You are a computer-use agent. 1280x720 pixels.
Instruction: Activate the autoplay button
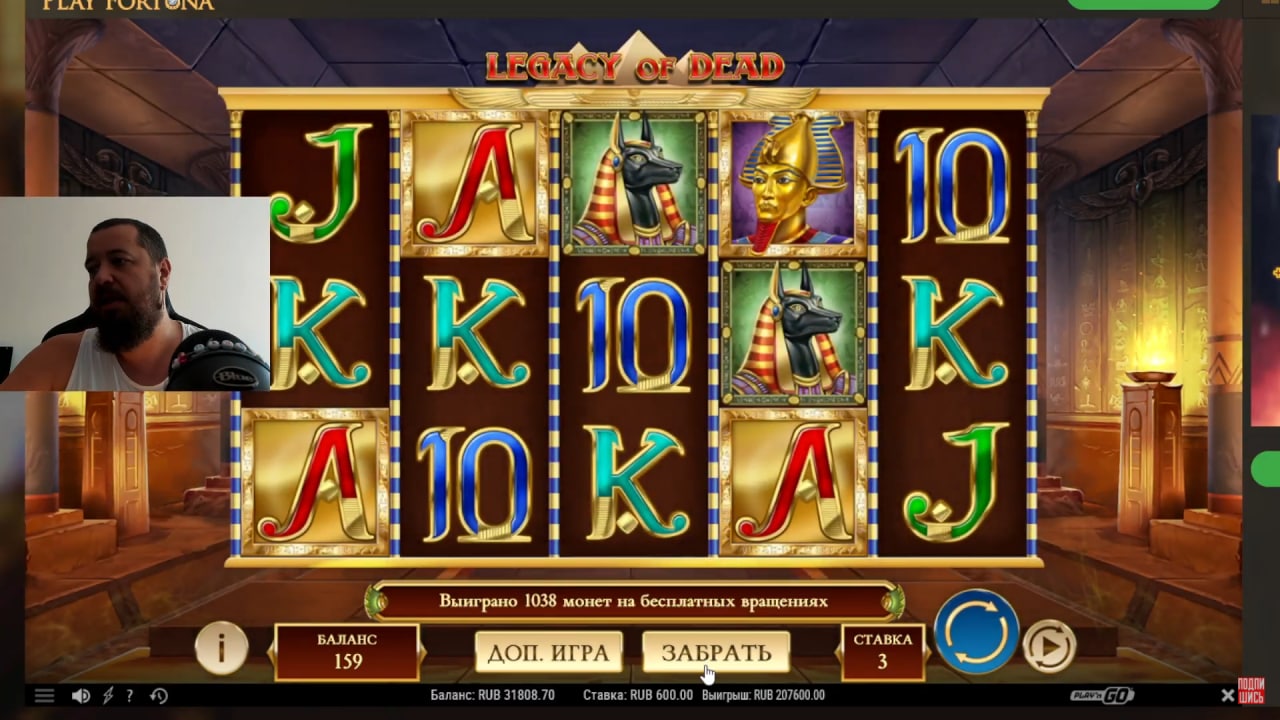pos(1049,646)
